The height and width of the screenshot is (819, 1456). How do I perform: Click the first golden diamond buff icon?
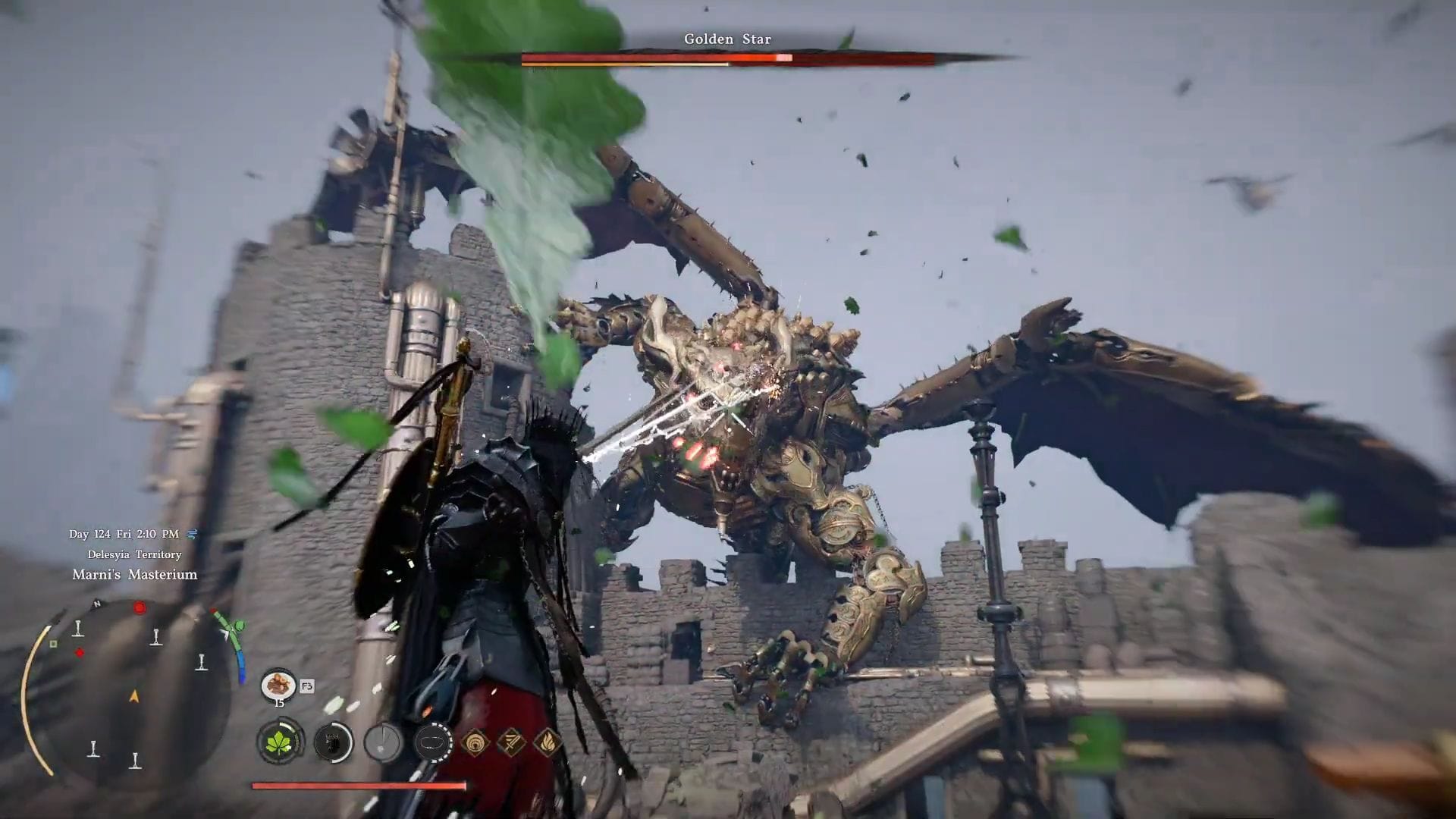pyautogui.click(x=476, y=742)
